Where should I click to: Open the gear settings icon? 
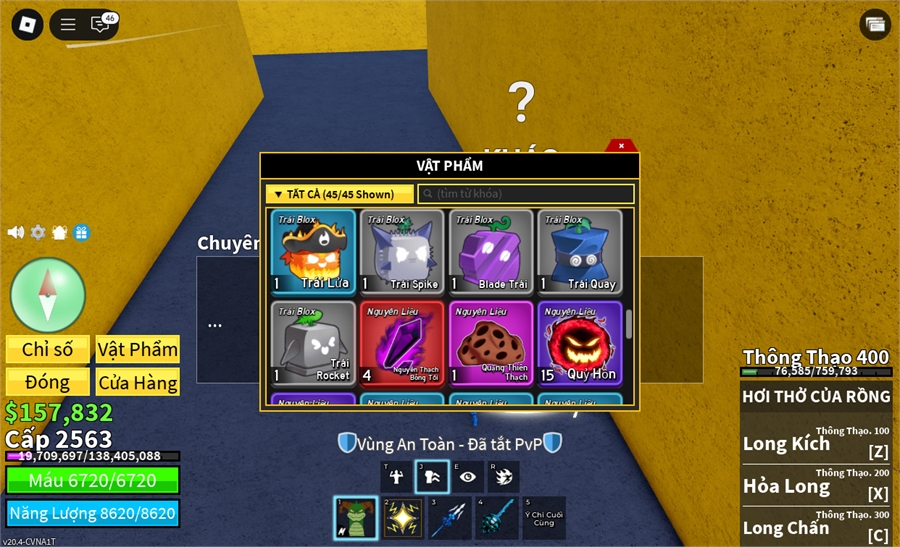38,232
